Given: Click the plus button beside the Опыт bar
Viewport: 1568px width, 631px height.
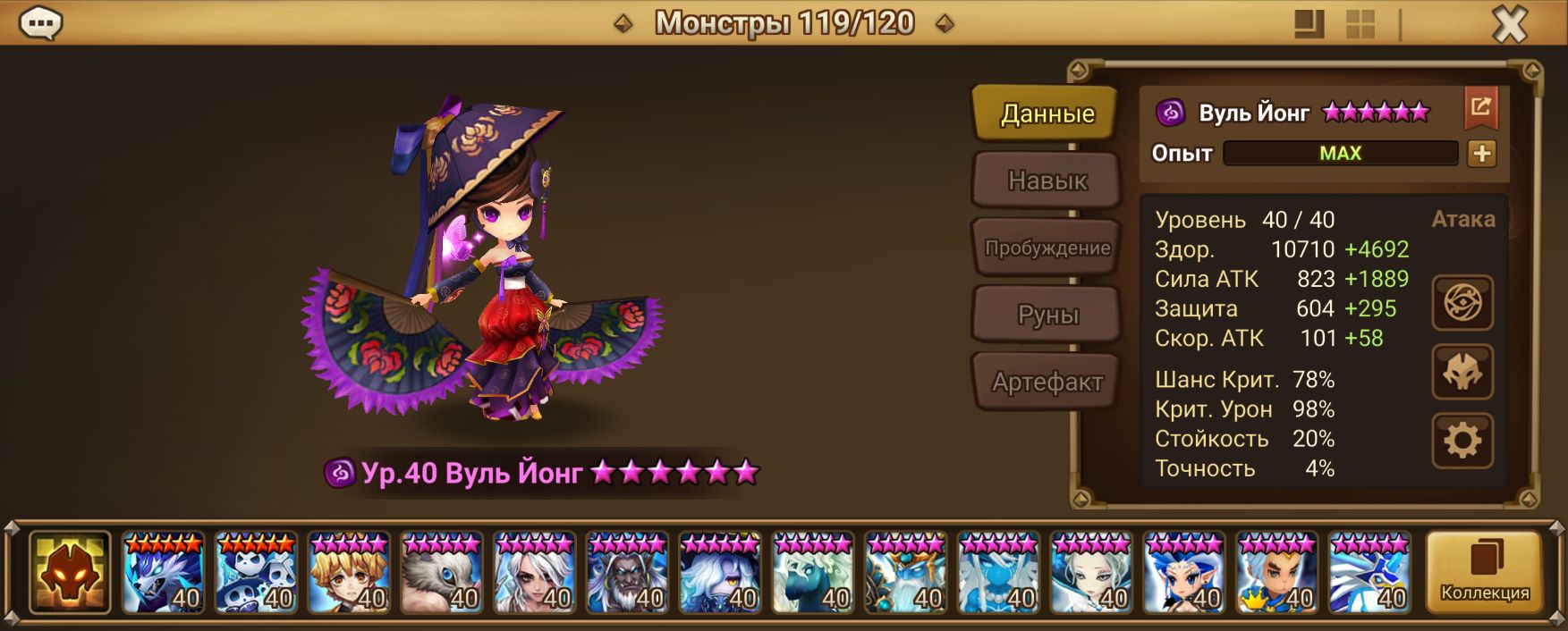Looking at the screenshot, I should [x=1481, y=154].
